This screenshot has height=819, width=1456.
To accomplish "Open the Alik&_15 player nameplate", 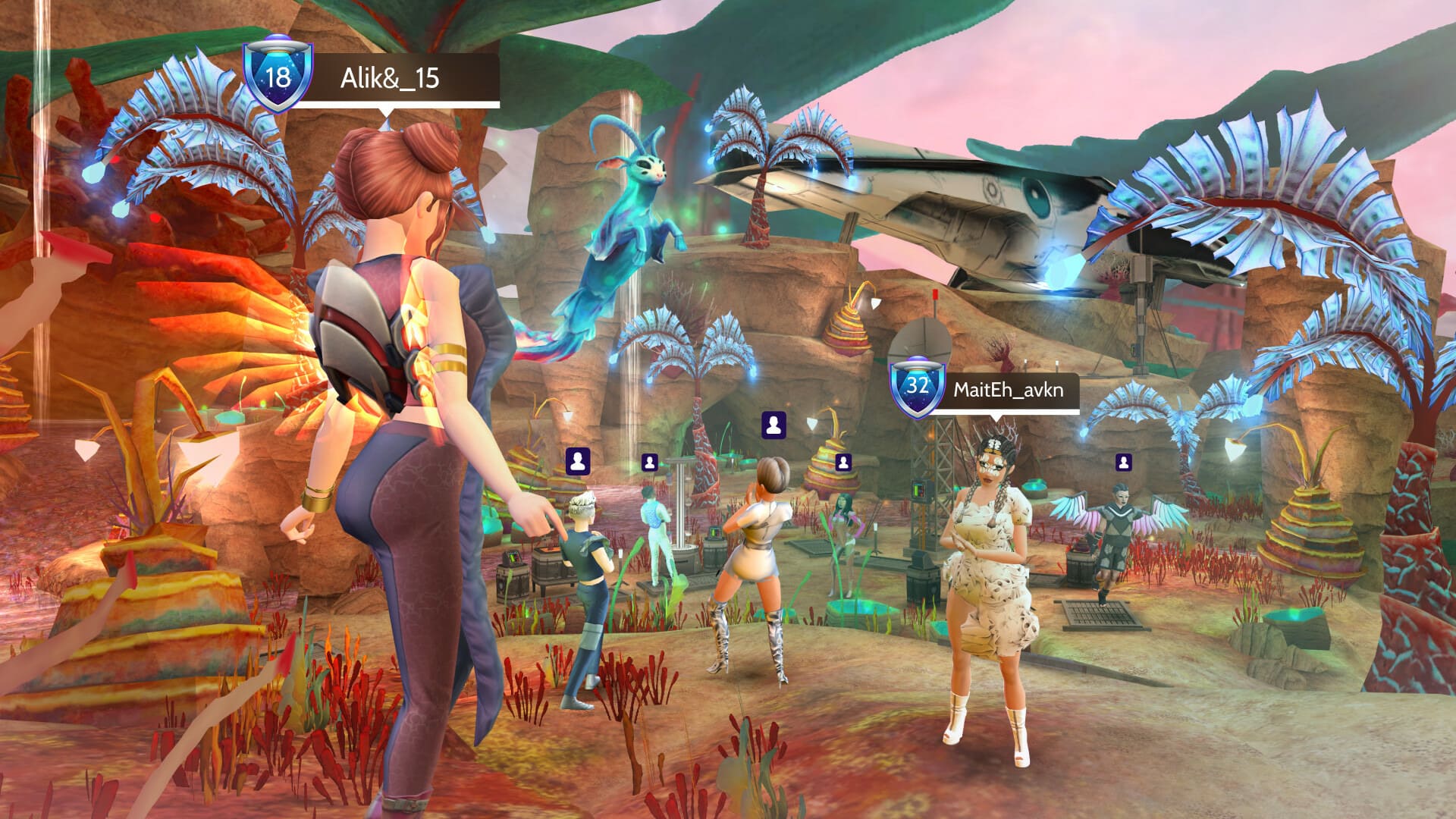I will (x=391, y=78).
